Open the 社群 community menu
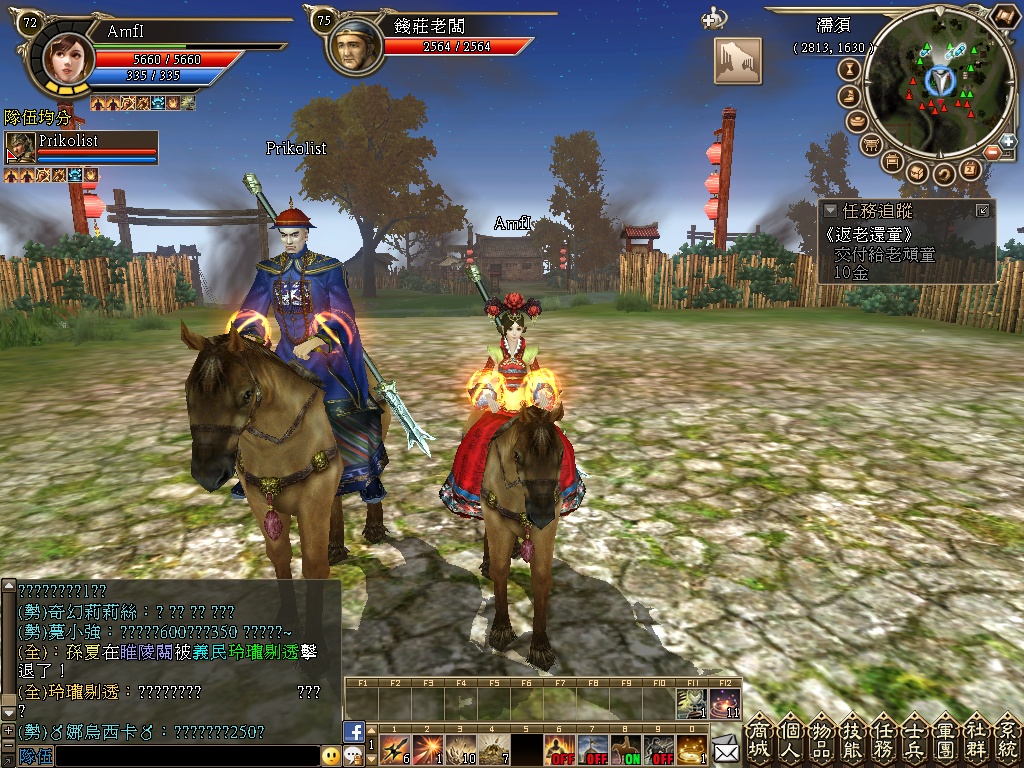Screen dimensions: 1024x768 point(977,740)
